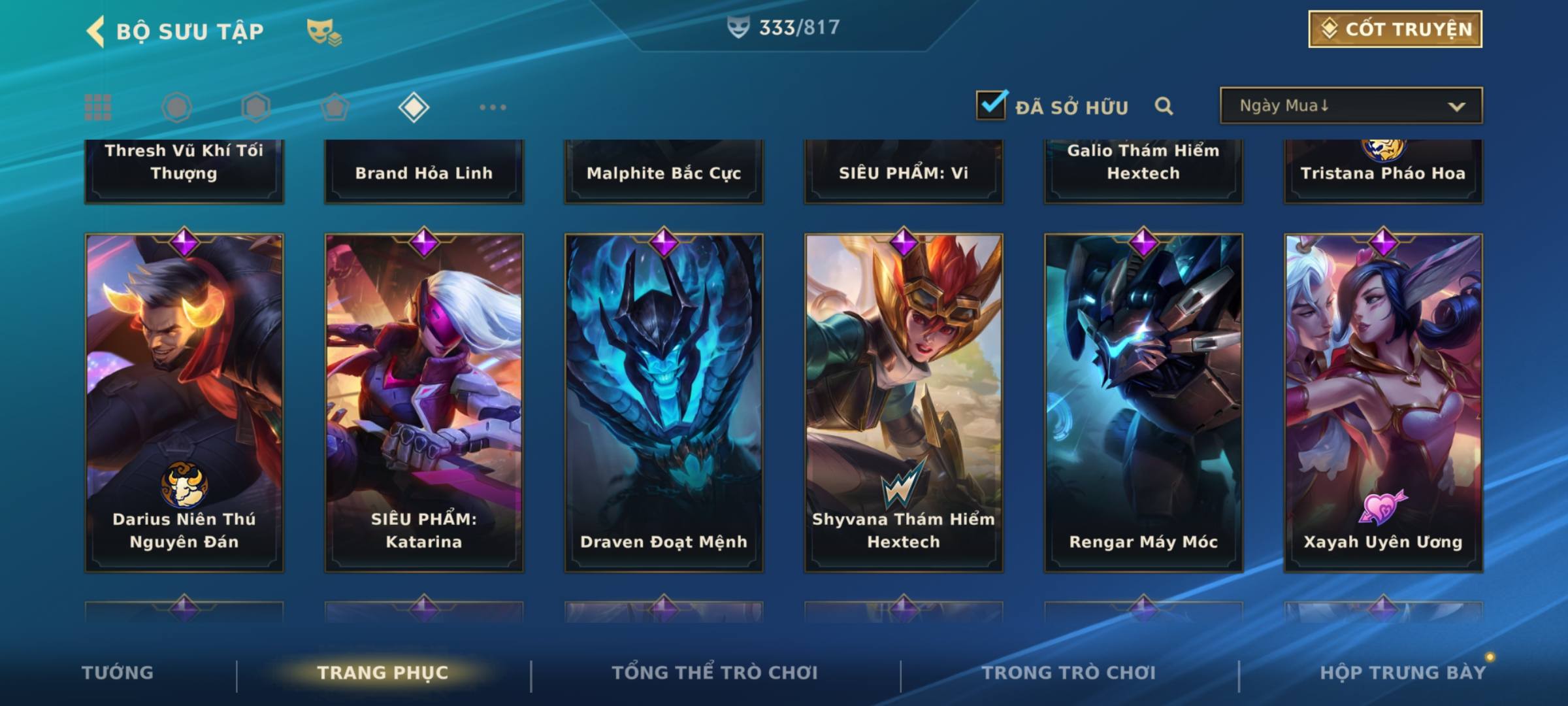The width and height of the screenshot is (1568, 706).
Task: Switch to Tổng Thể Trò Chơi tab
Action: [x=715, y=673]
